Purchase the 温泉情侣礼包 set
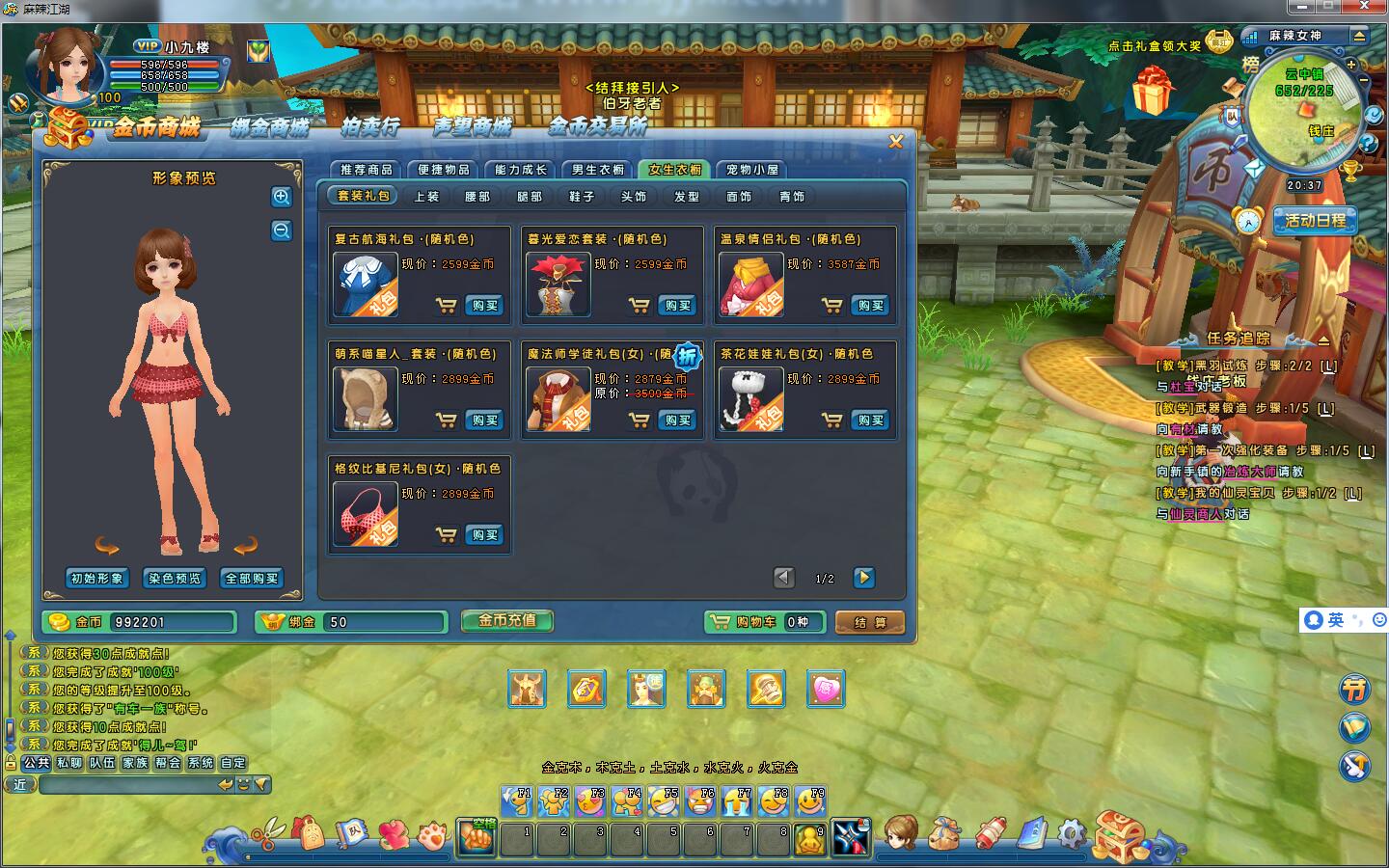 pyautogui.click(x=870, y=306)
